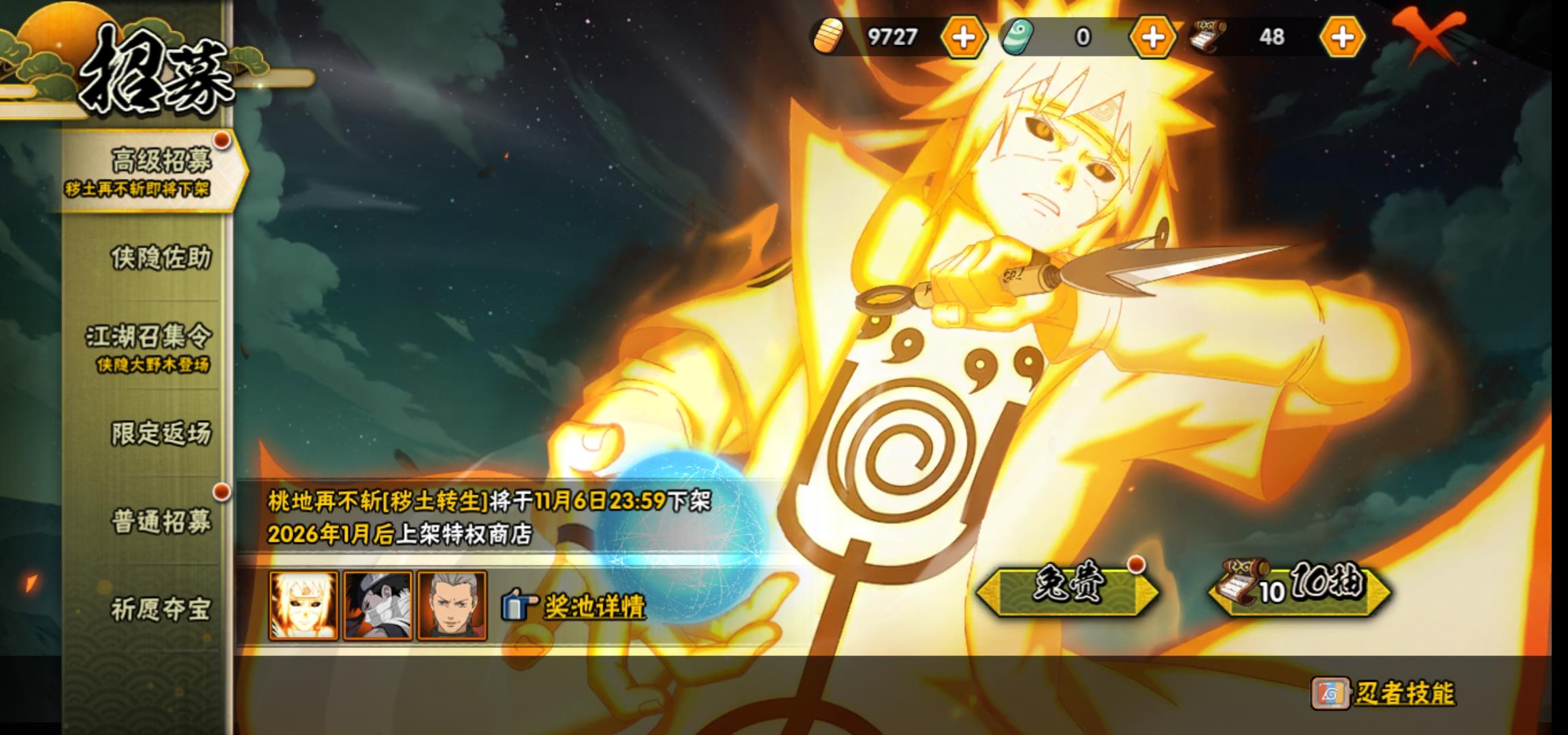View 忍者技能 ninja skills

coord(1403,693)
